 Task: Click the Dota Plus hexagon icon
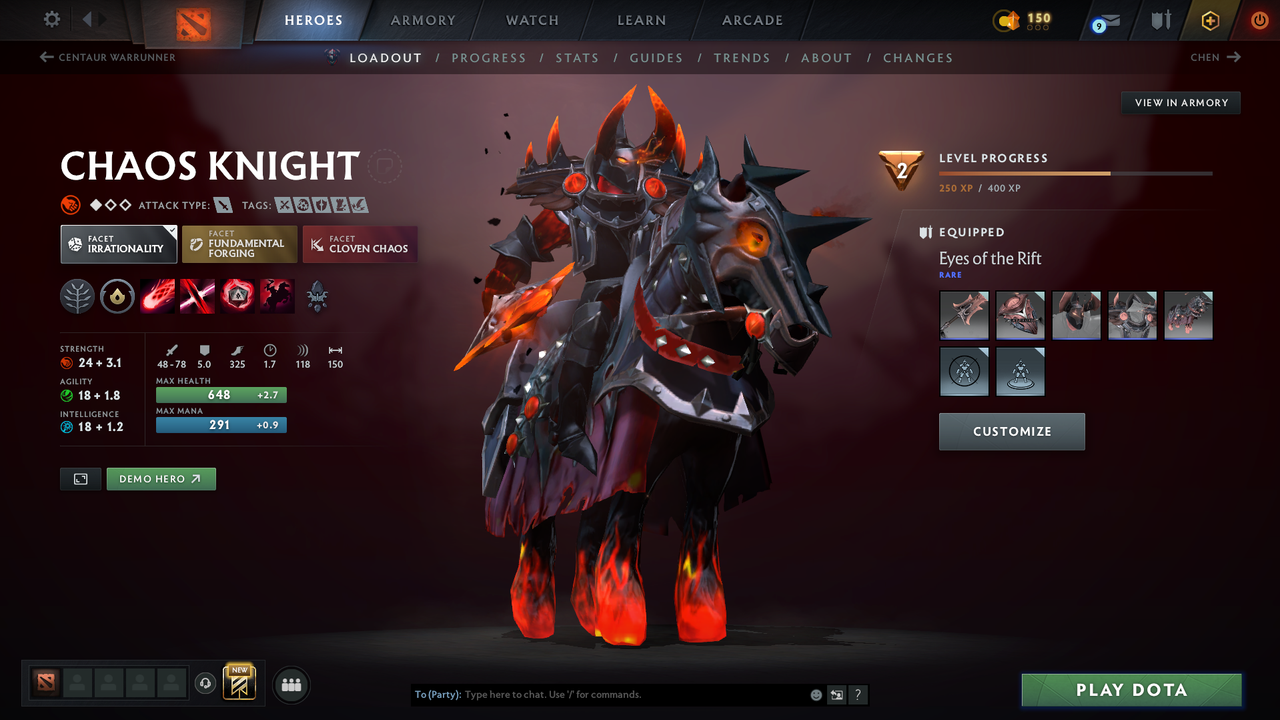click(1210, 20)
